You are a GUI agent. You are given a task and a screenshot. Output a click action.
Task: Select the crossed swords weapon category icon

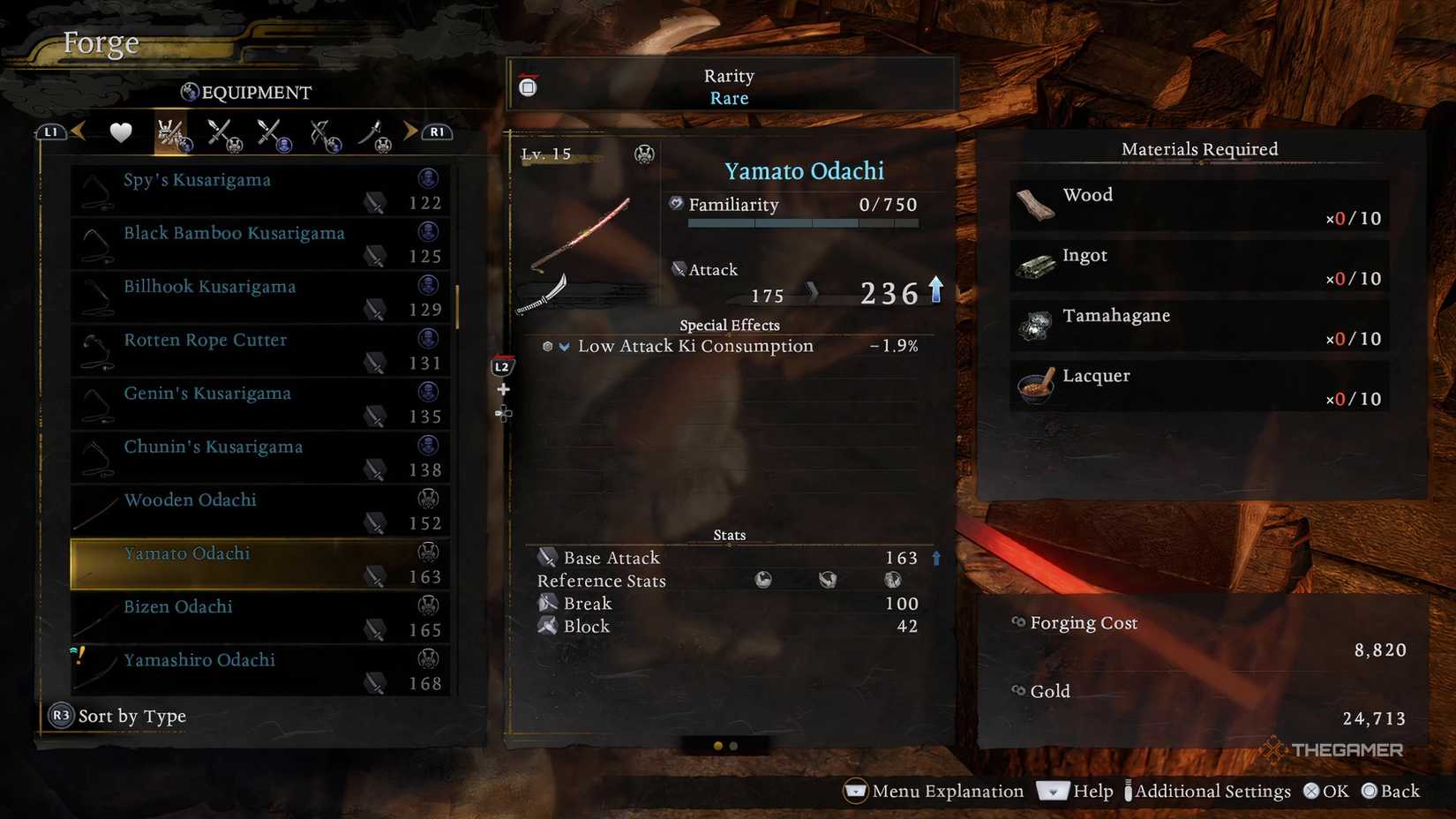point(221,131)
